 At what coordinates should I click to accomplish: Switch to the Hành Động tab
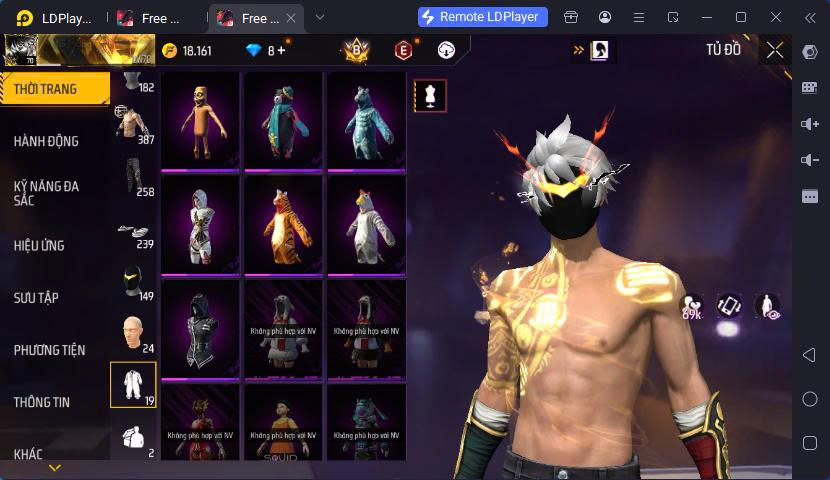pyautogui.click(x=46, y=141)
